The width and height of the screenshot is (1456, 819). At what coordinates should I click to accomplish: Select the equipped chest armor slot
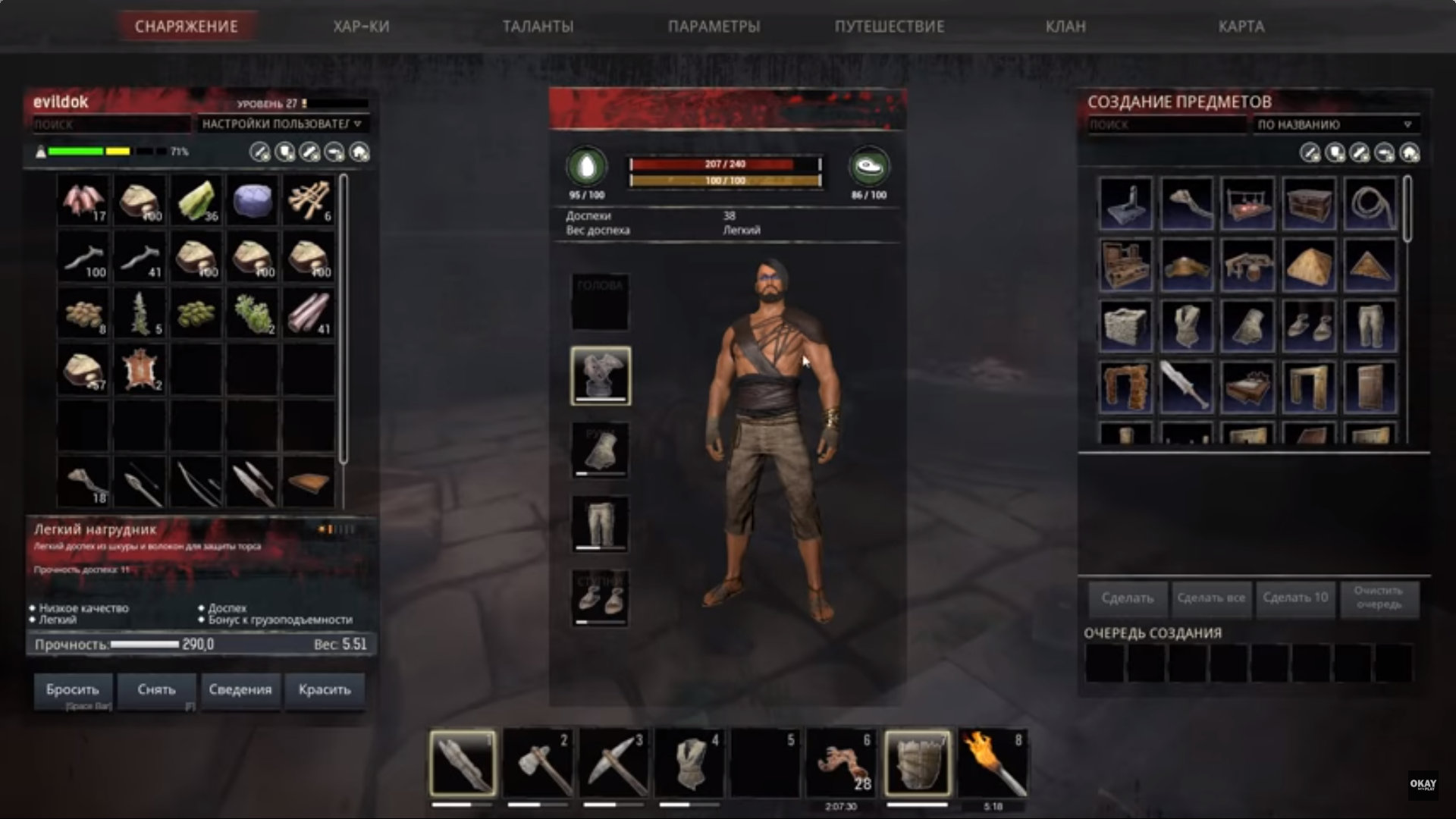point(600,375)
